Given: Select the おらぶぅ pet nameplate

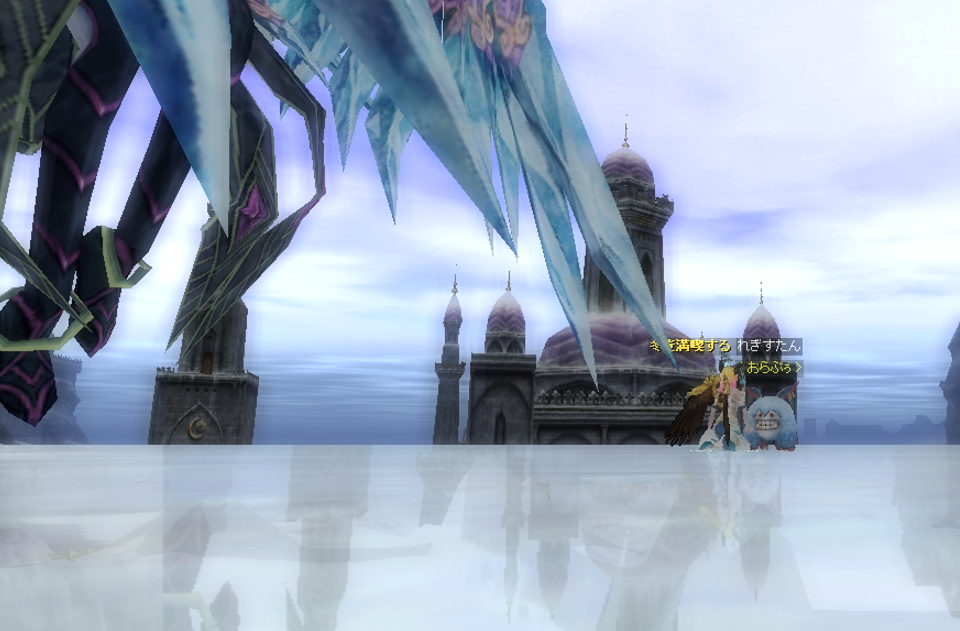Looking at the screenshot, I should point(770,367).
